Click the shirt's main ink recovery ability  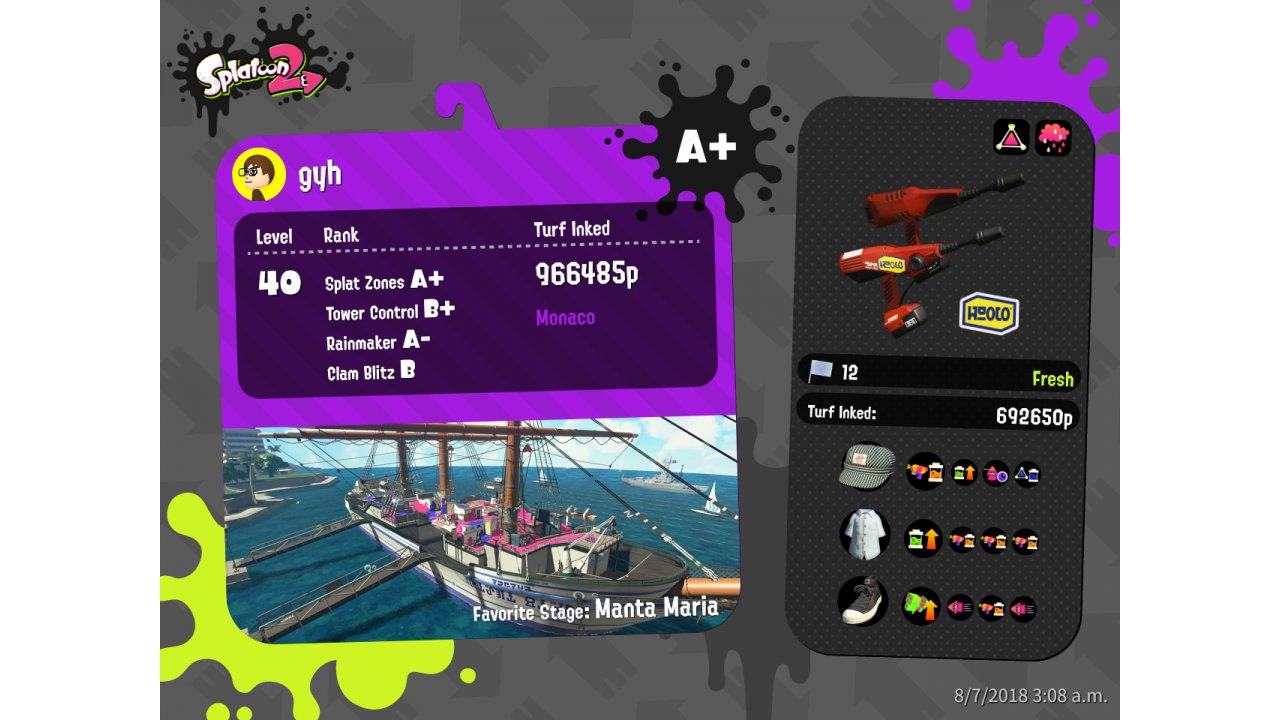[923, 538]
